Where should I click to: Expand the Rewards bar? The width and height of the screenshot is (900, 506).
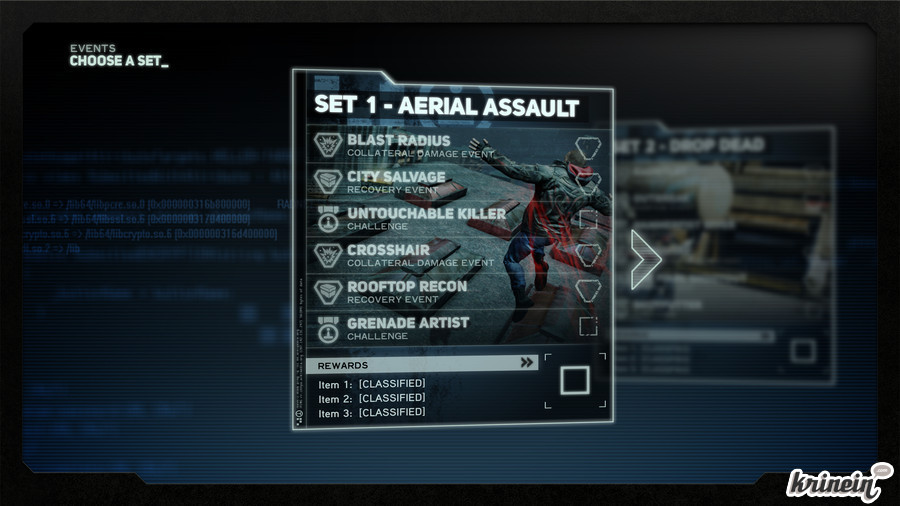pos(421,364)
